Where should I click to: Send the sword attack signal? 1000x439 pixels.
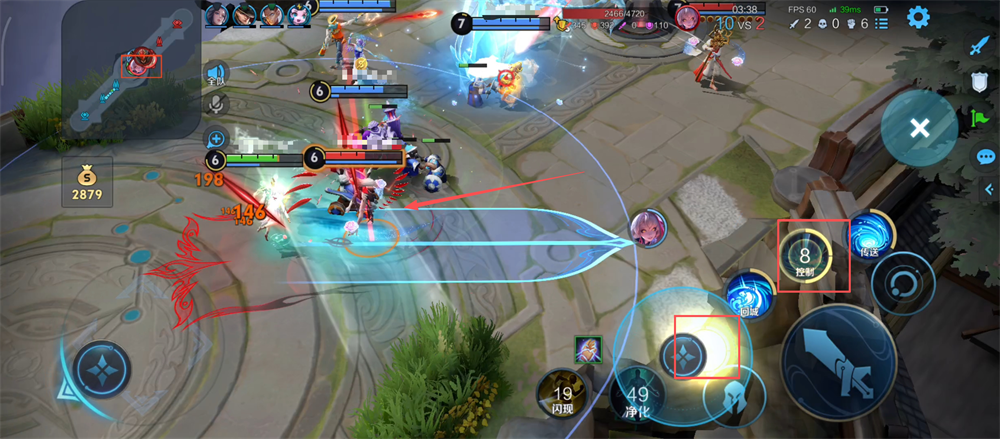tap(978, 46)
